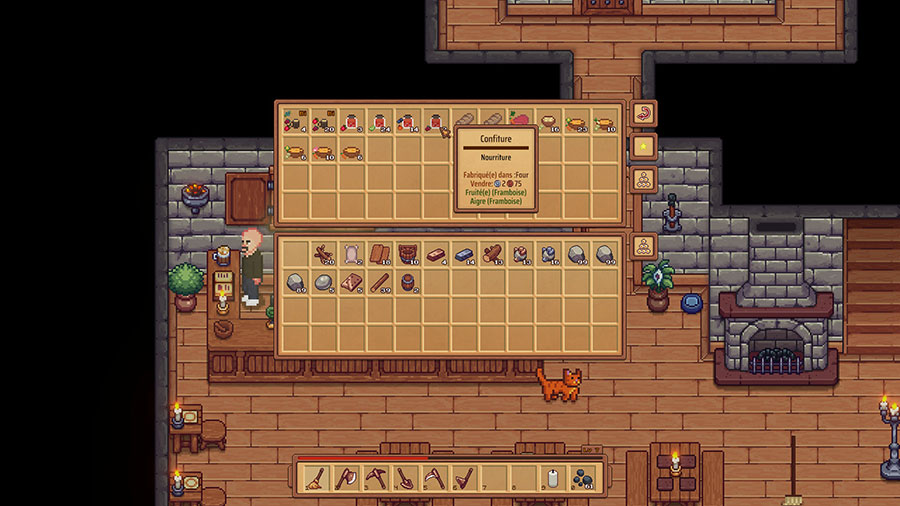Select the sticks stack of 20
The image size is (900, 506).
(x=323, y=254)
